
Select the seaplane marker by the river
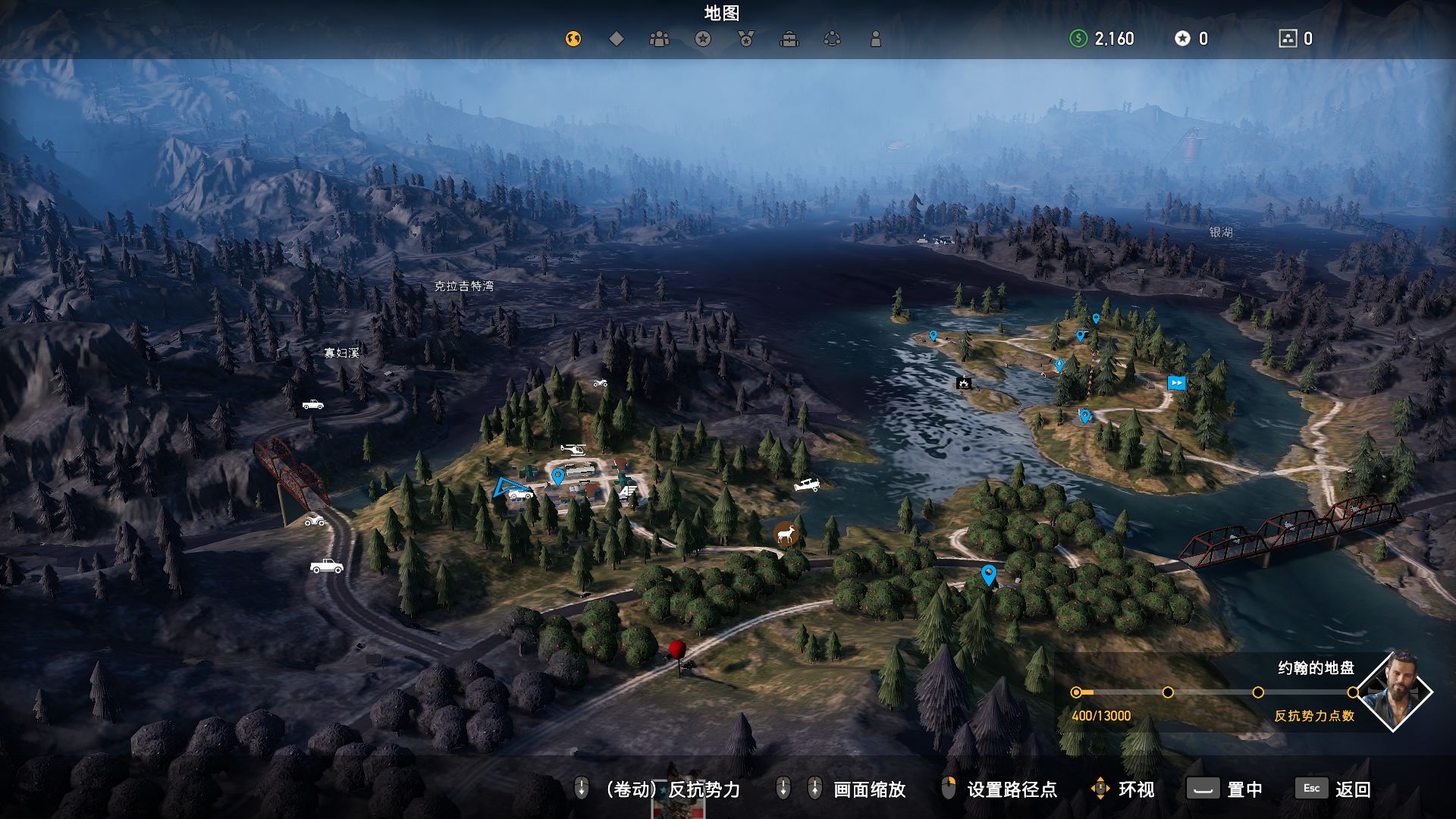tap(807, 485)
